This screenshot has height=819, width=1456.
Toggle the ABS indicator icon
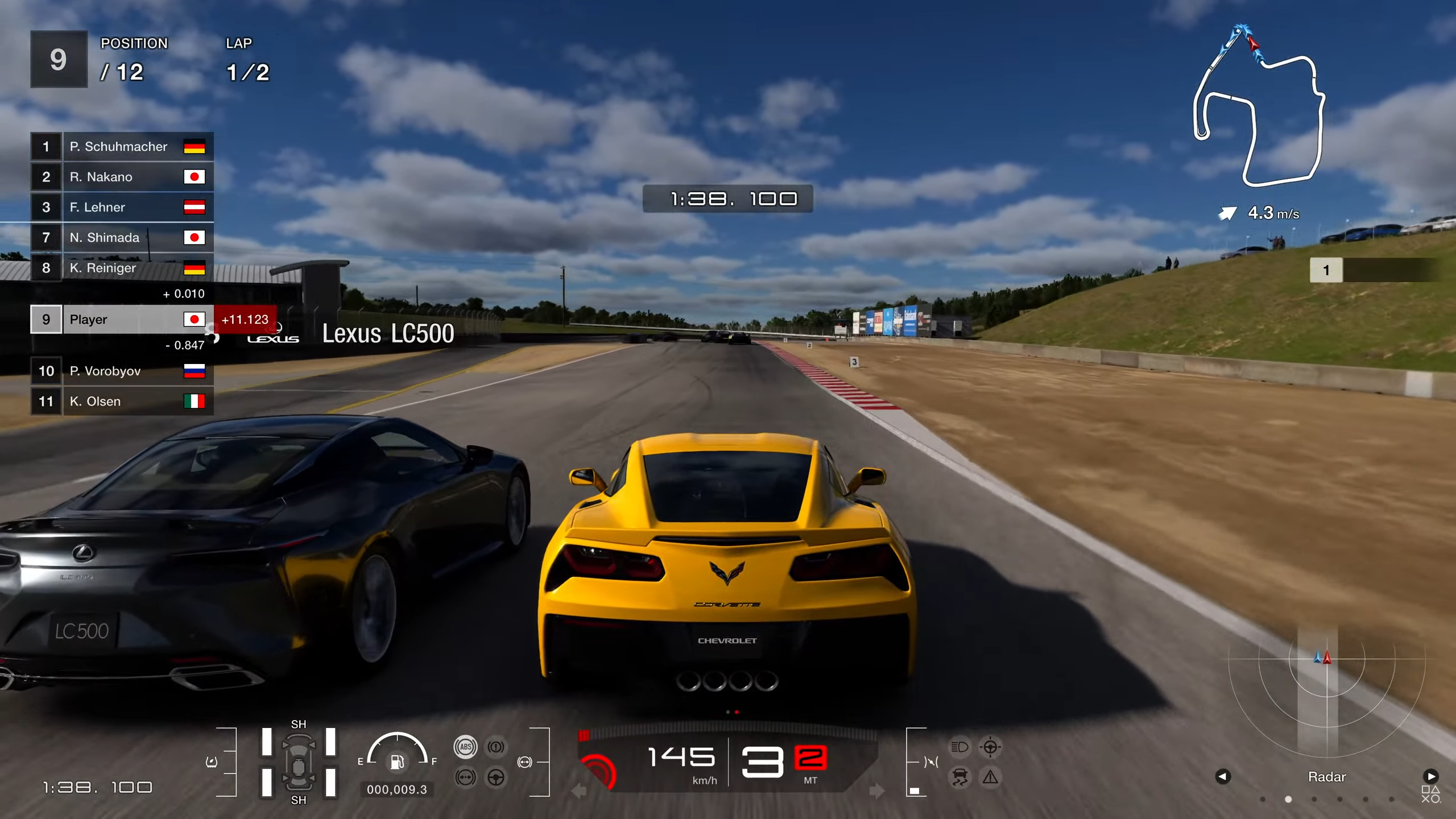click(x=465, y=747)
